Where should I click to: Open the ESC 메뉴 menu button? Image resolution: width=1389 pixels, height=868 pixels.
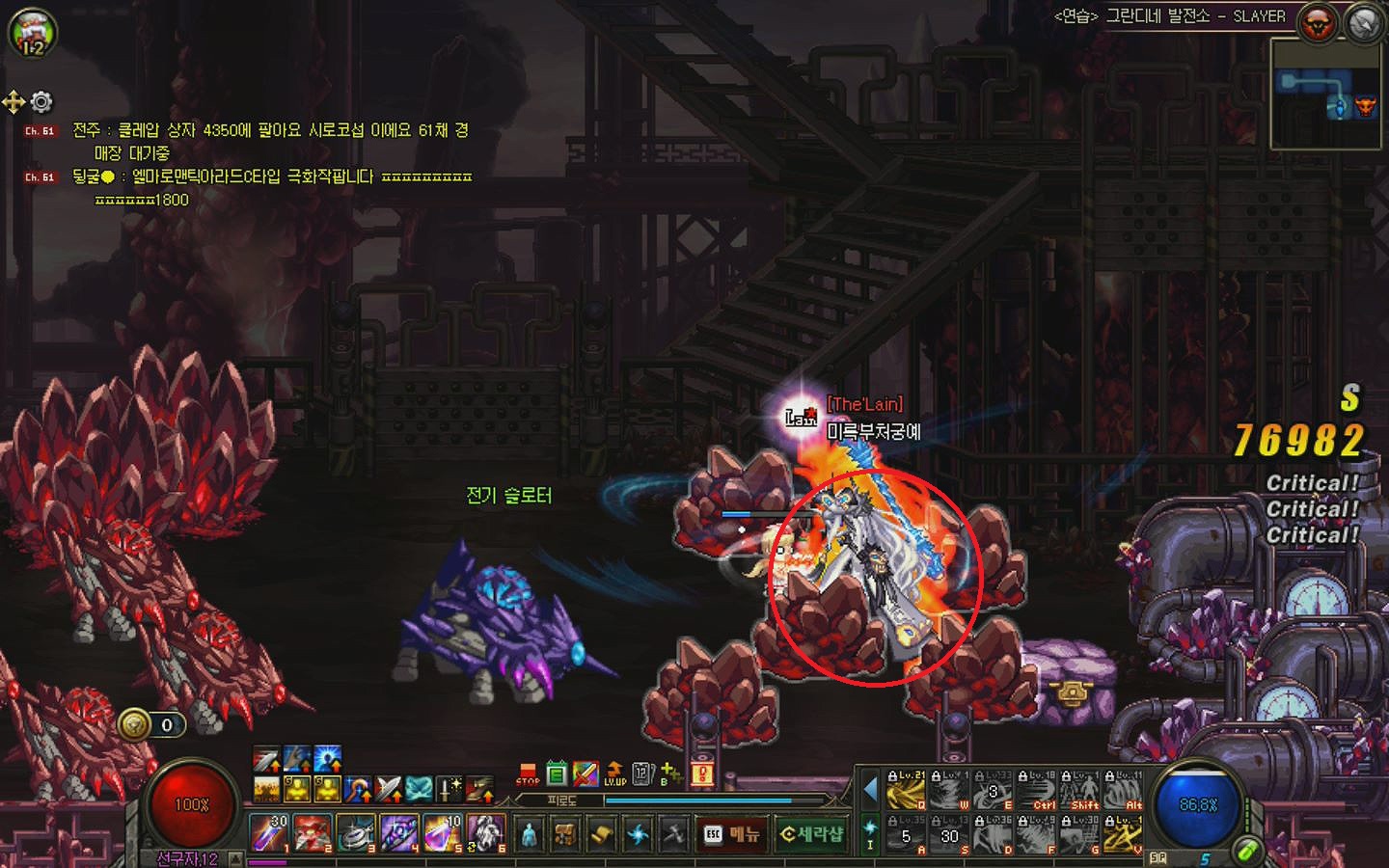point(732,834)
